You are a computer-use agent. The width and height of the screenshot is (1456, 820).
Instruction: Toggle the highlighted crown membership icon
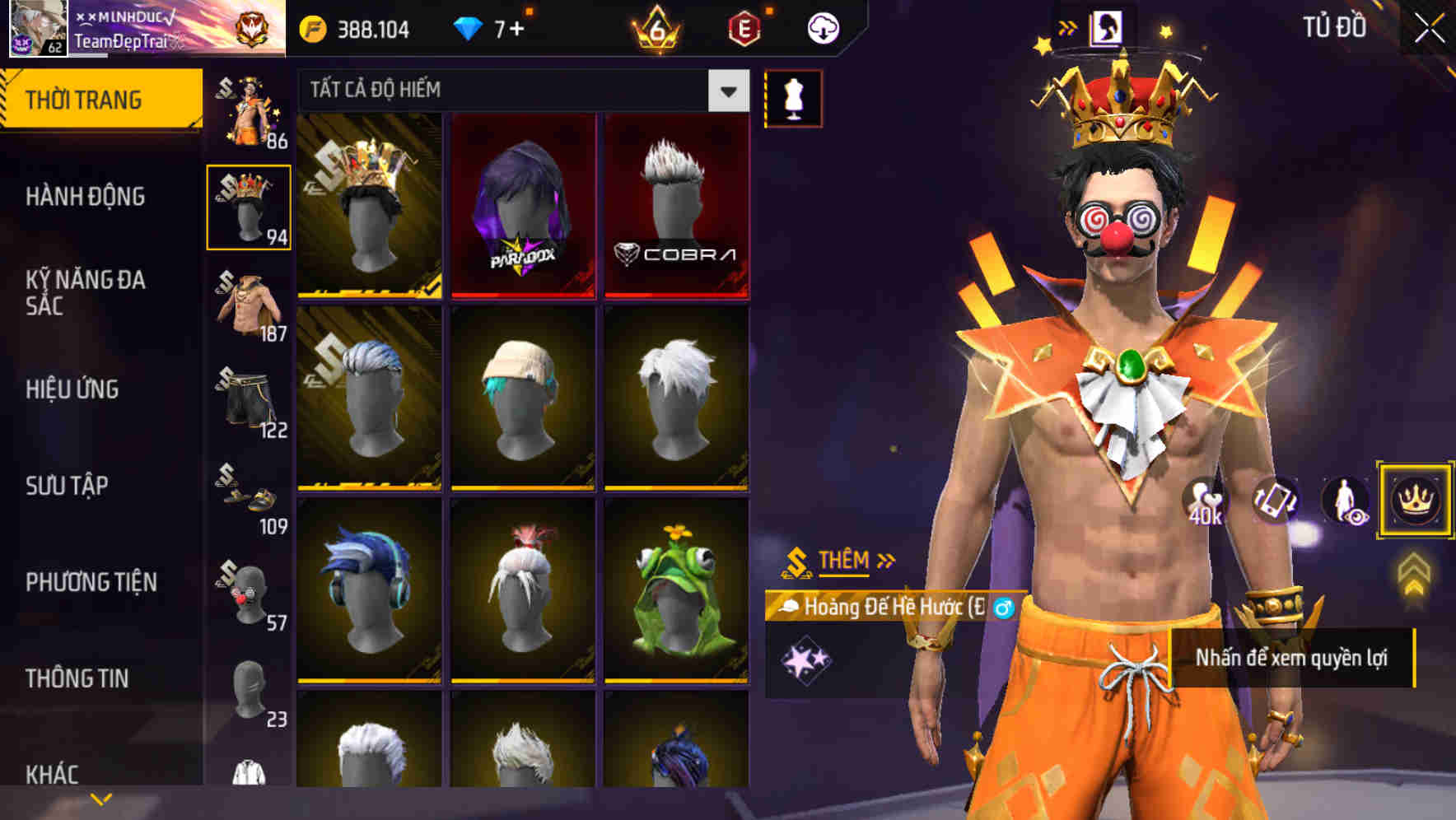point(1415,501)
